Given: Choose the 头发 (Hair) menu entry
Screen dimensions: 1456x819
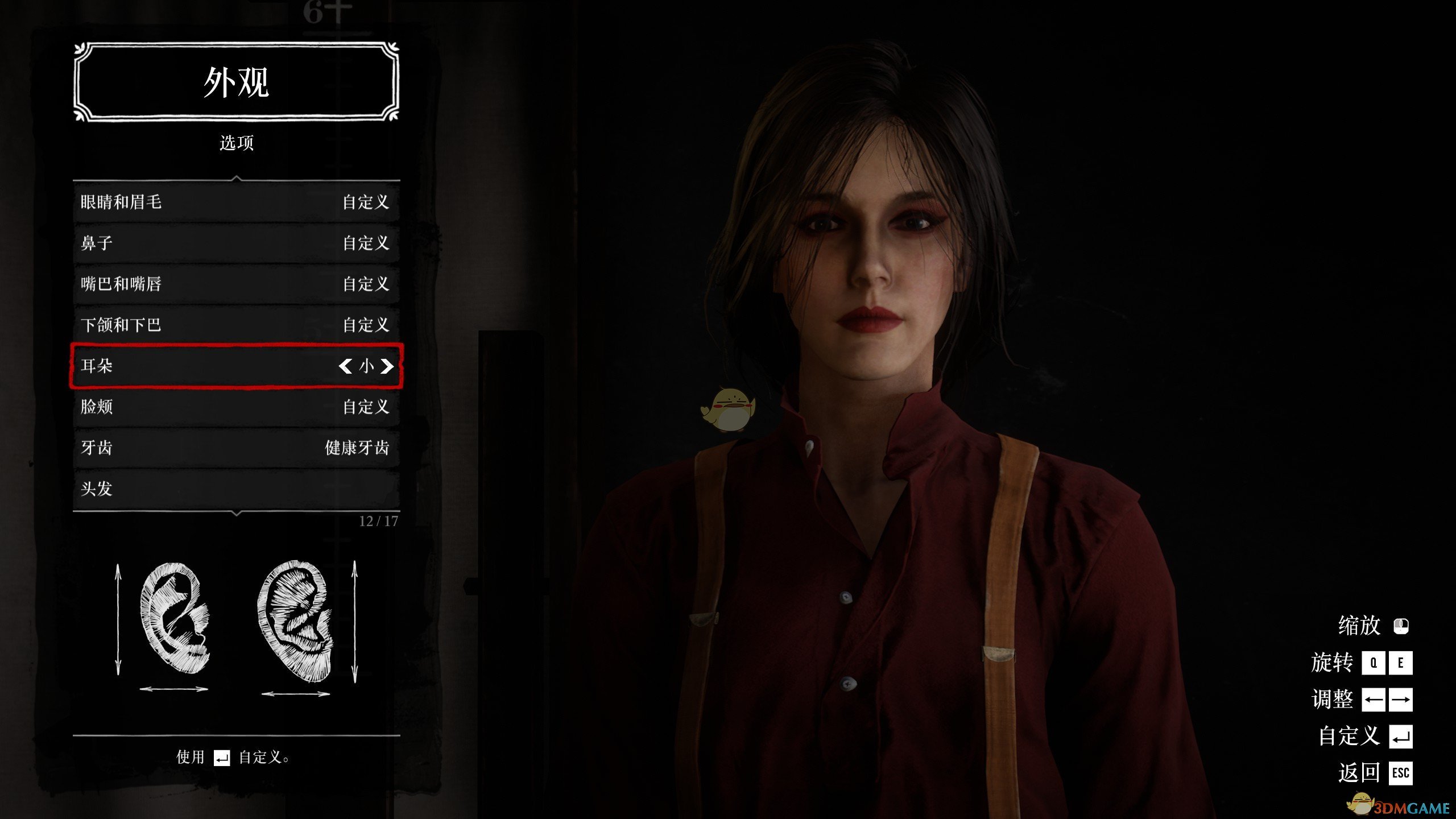Looking at the screenshot, I should click(x=236, y=489).
